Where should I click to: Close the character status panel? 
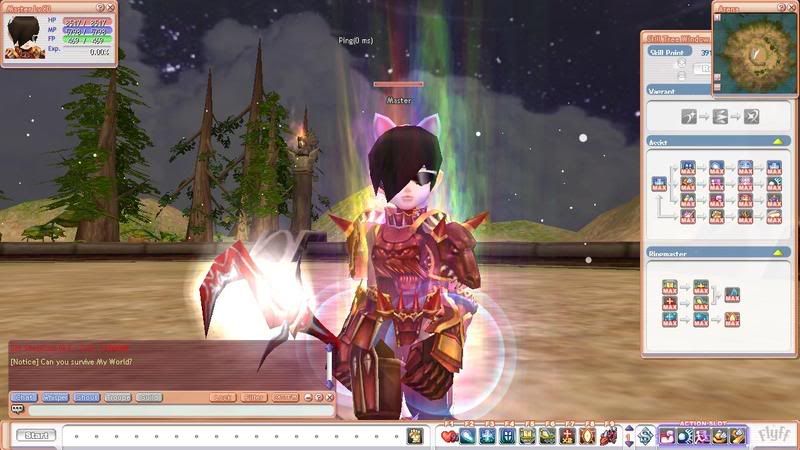111,7
